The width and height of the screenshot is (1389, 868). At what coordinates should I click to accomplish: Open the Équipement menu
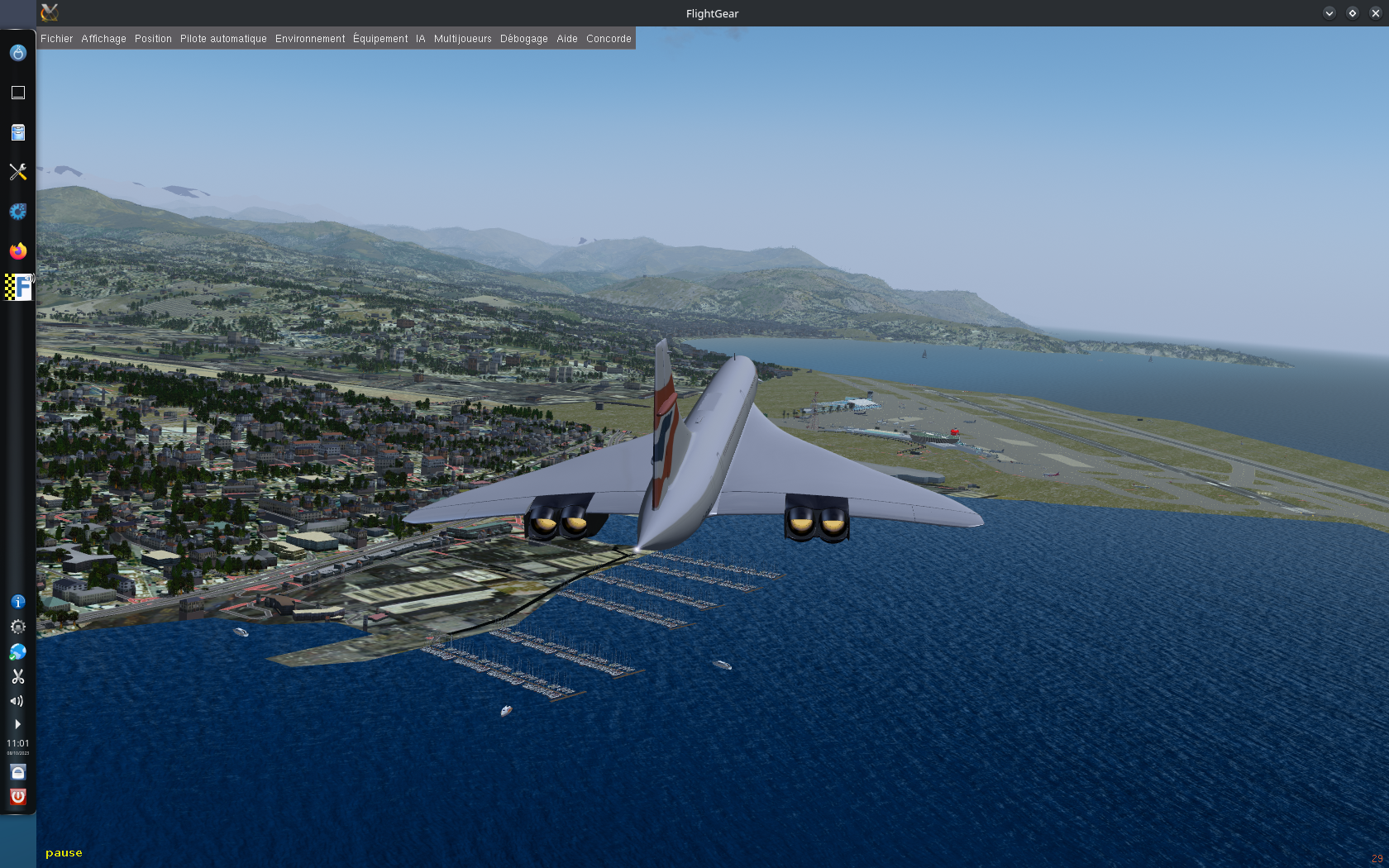coord(380,39)
